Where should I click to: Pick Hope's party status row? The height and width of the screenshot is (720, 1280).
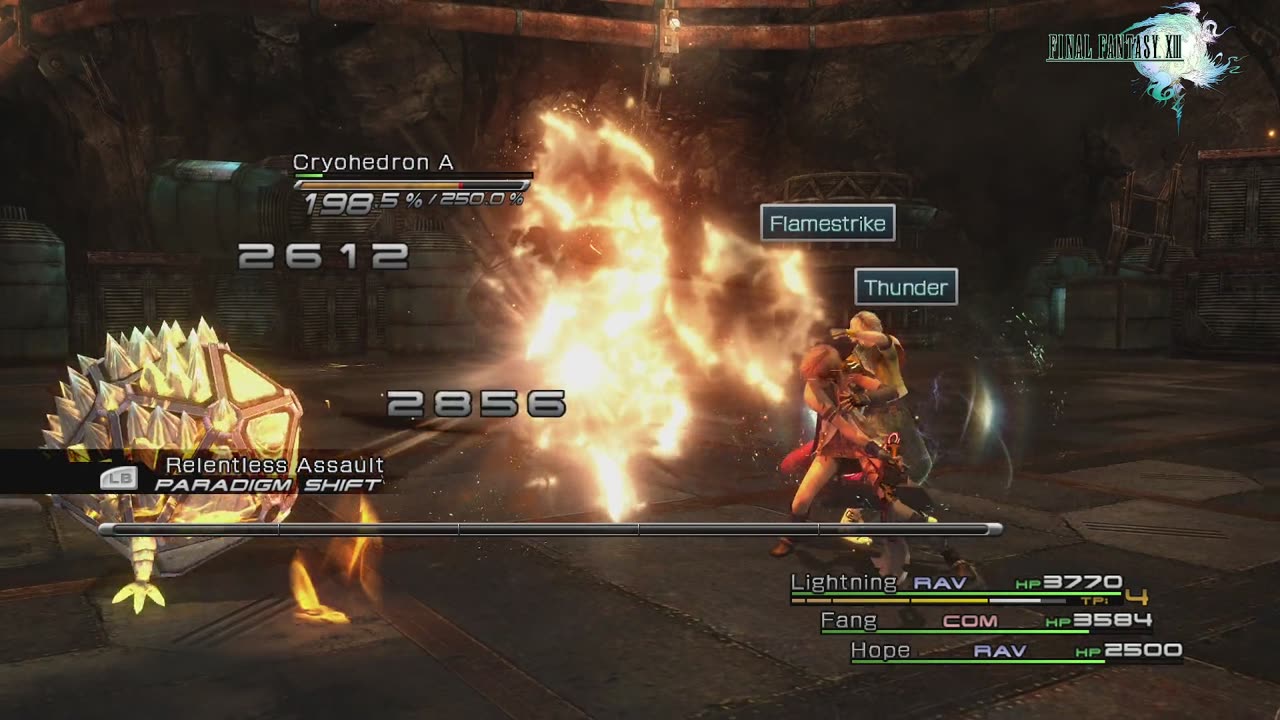click(x=1015, y=651)
